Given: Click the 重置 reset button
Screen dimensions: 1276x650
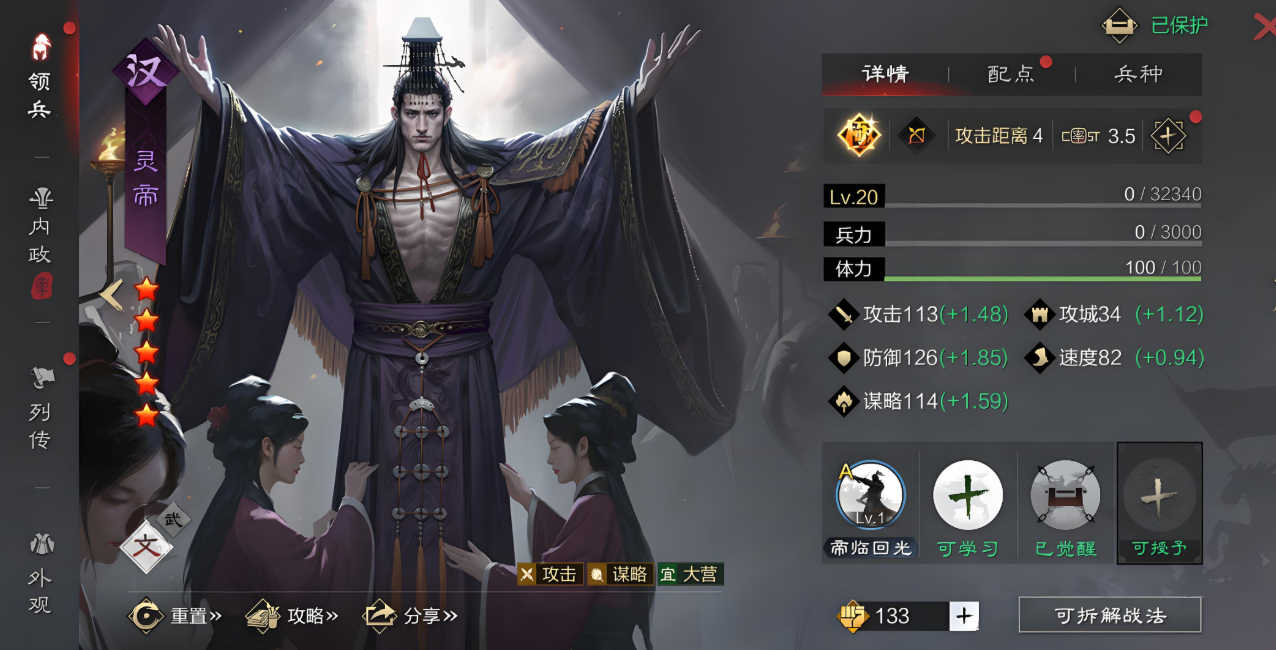Looking at the screenshot, I should pyautogui.click(x=177, y=615).
